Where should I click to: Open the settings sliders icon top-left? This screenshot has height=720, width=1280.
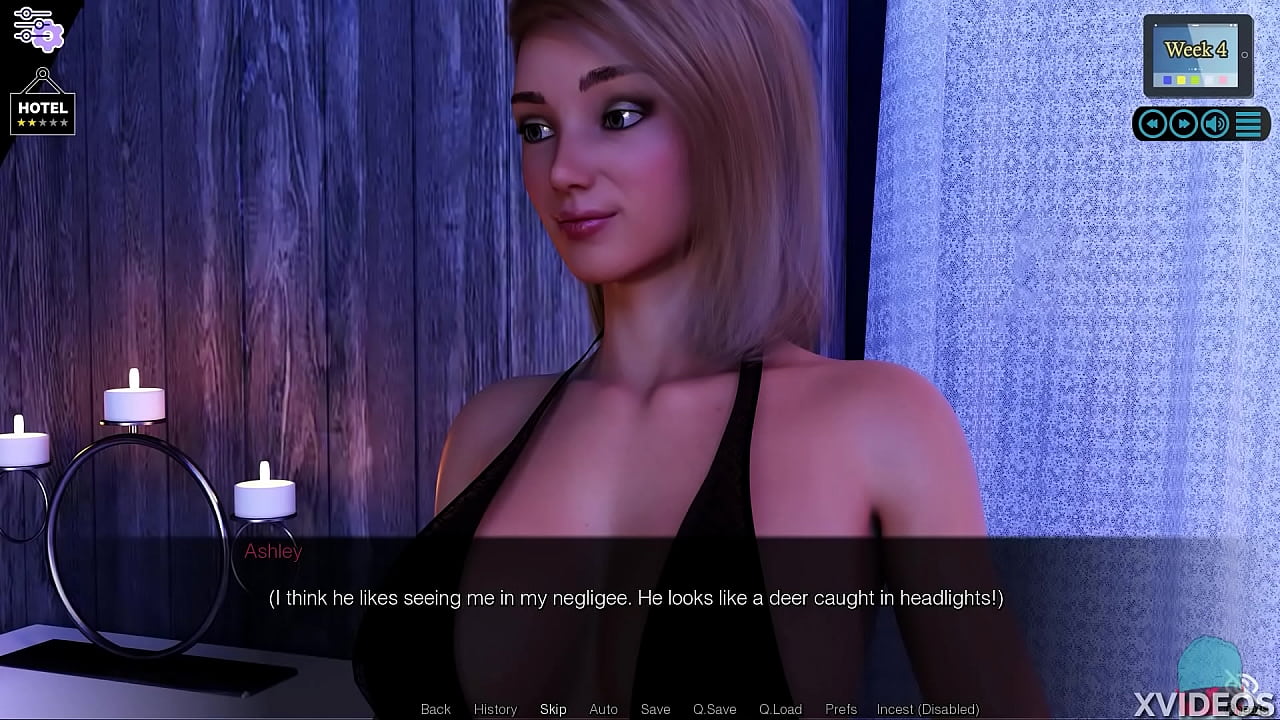(x=40, y=28)
